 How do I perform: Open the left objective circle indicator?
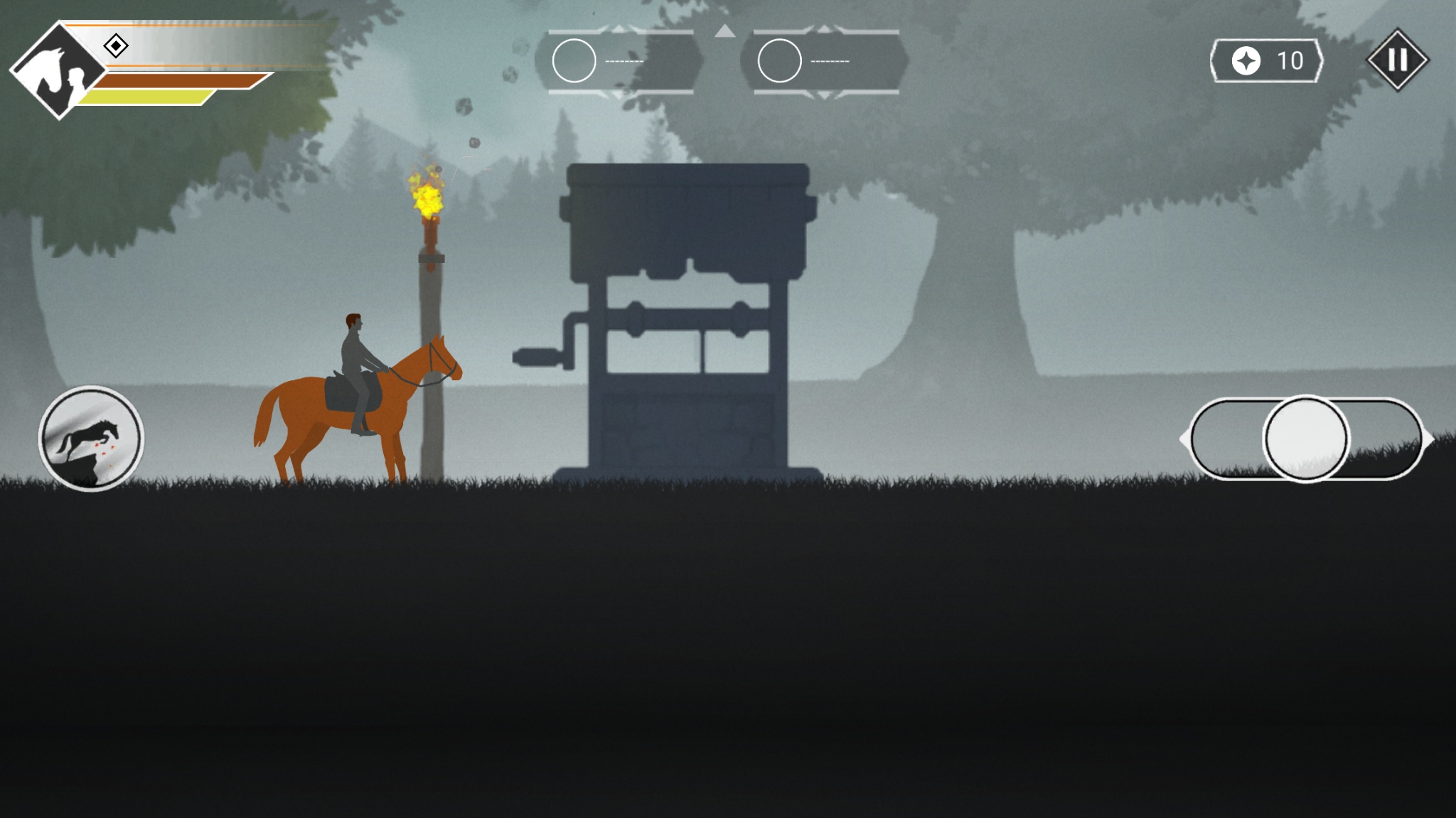click(574, 60)
